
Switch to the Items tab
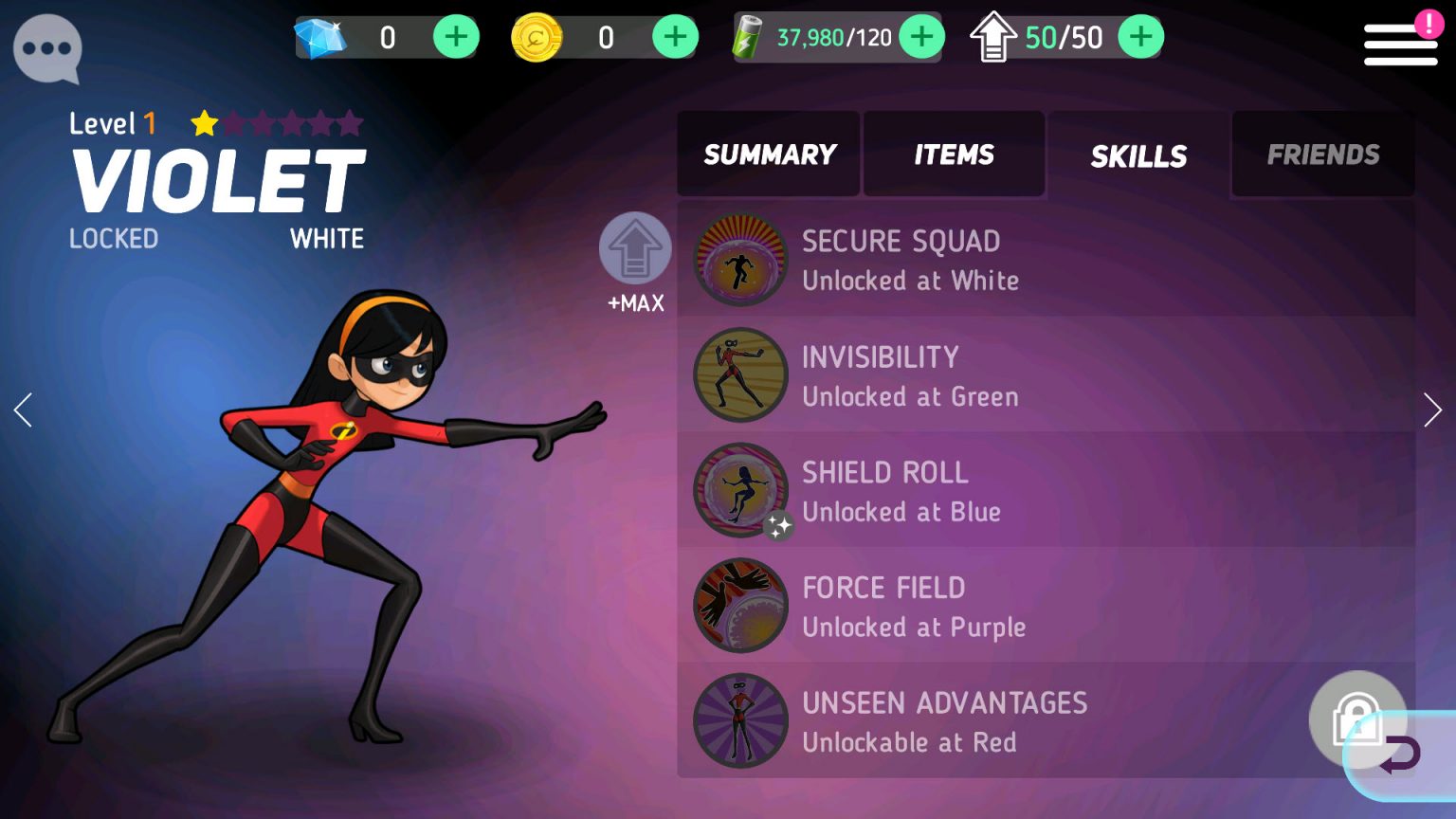(x=953, y=154)
